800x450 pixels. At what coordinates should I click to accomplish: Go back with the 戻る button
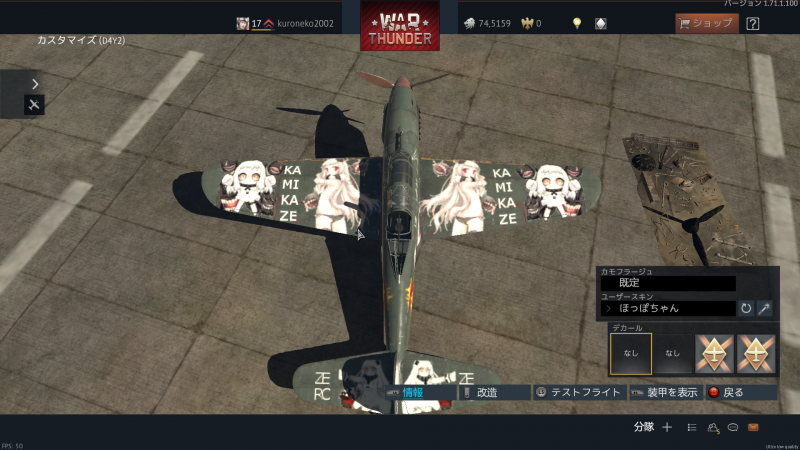click(x=741, y=393)
